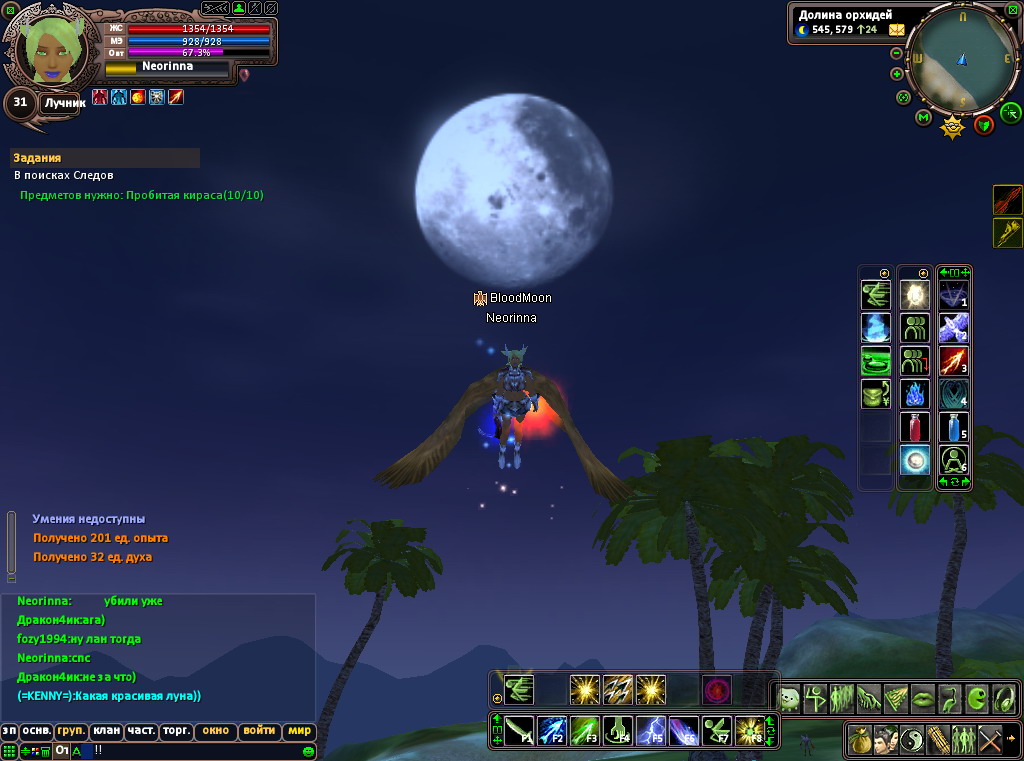The width and height of the screenshot is (1024, 761).
Task: Switch chat to the 'клан' tab
Action: coord(107,731)
